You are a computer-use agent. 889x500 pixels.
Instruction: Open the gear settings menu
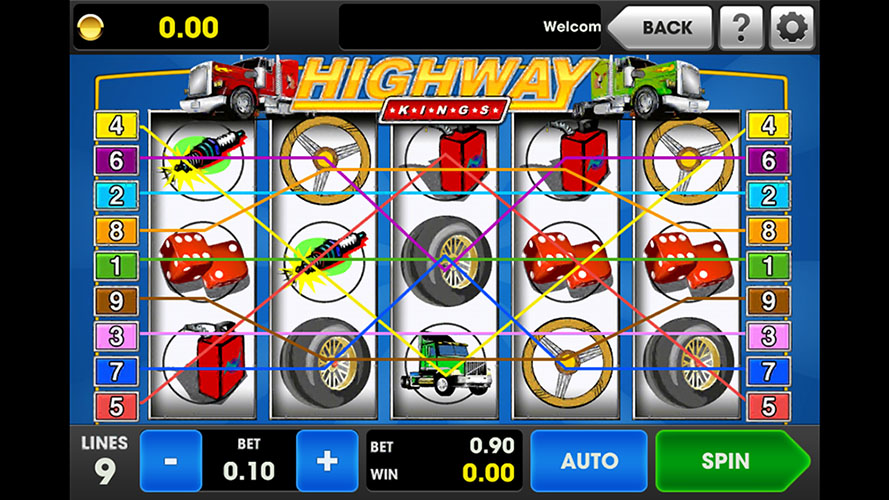(x=791, y=28)
